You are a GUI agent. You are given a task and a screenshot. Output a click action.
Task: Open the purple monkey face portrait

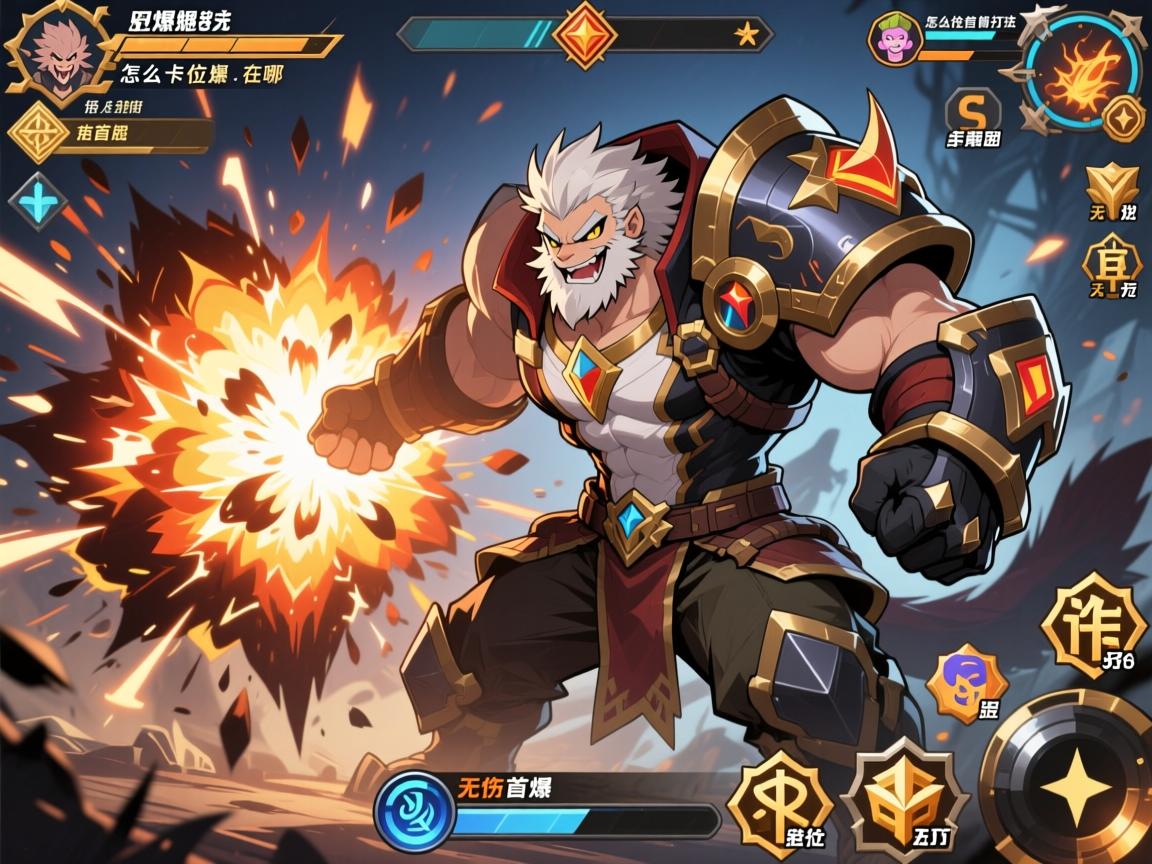[892, 39]
